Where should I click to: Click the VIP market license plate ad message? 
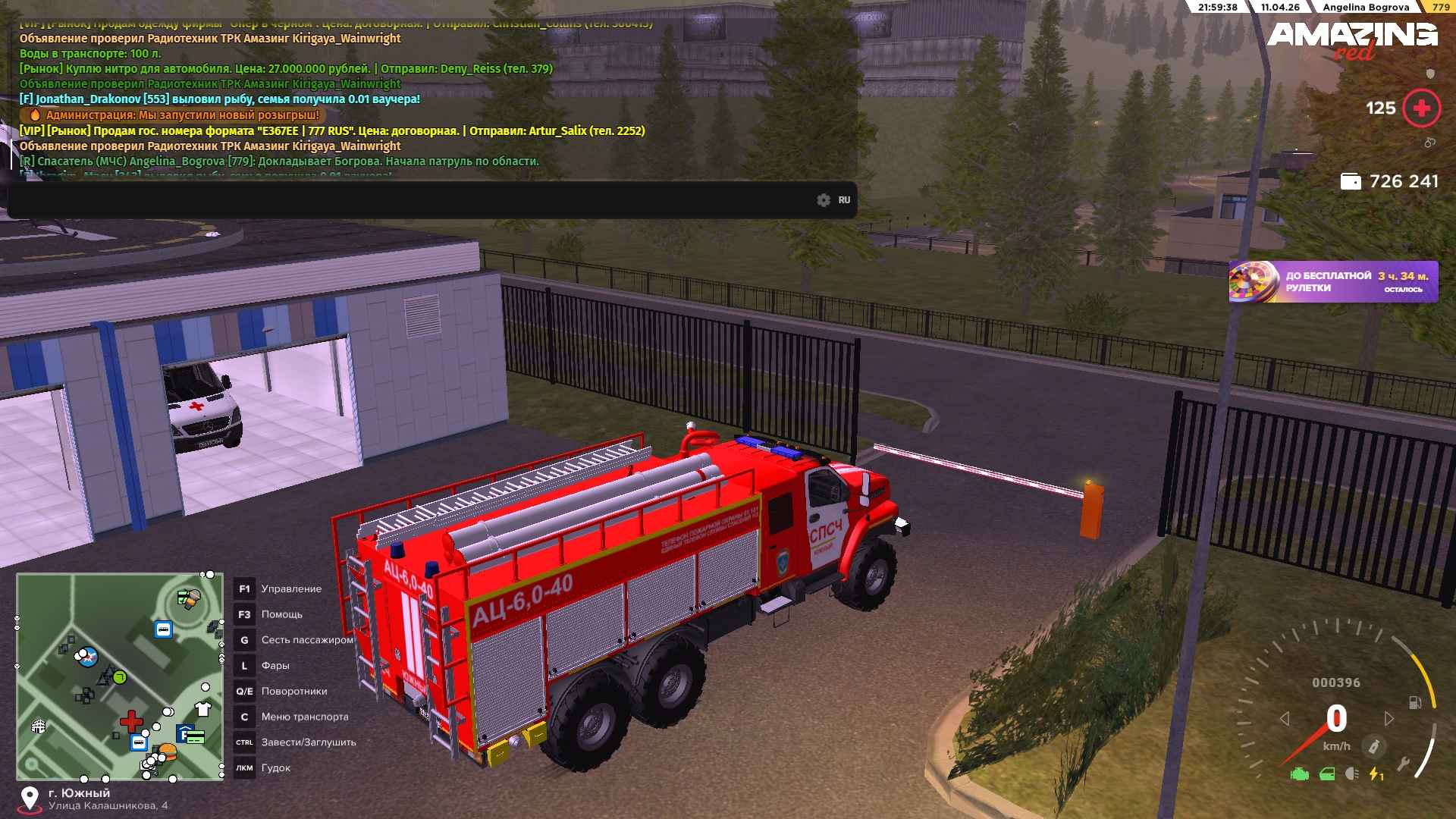pos(332,130)
